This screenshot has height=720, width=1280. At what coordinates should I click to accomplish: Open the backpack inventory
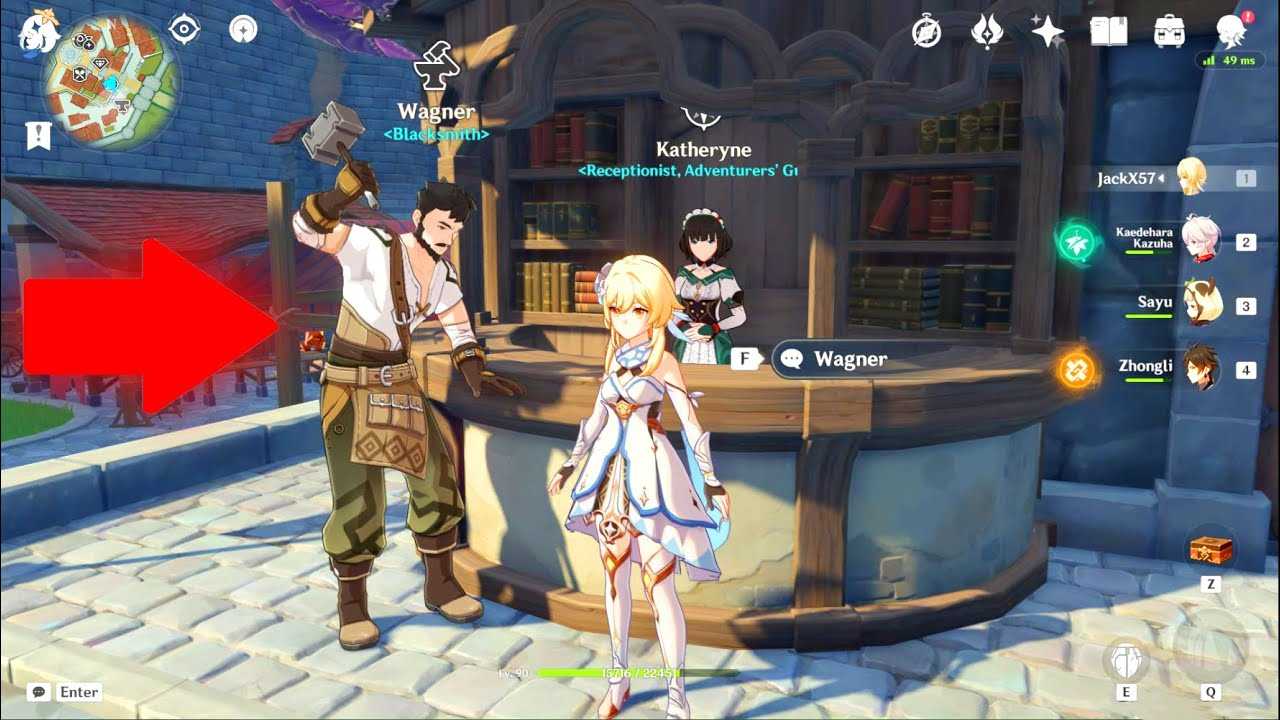coord(1169,33)
